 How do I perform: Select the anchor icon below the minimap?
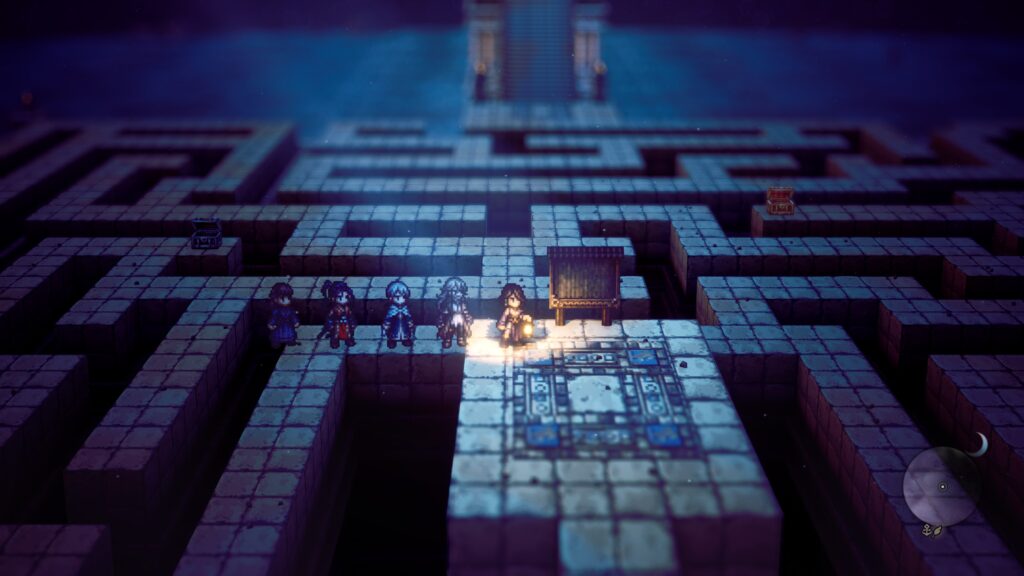point(926,528)
